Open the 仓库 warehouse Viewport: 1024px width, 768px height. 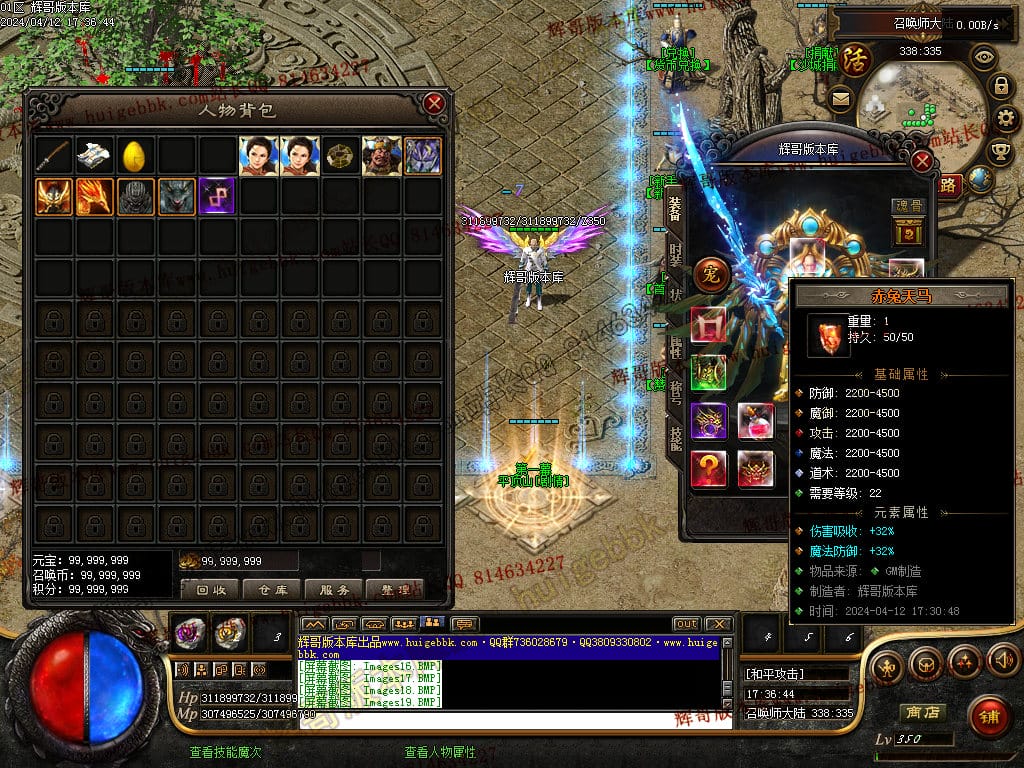[272, 590]
